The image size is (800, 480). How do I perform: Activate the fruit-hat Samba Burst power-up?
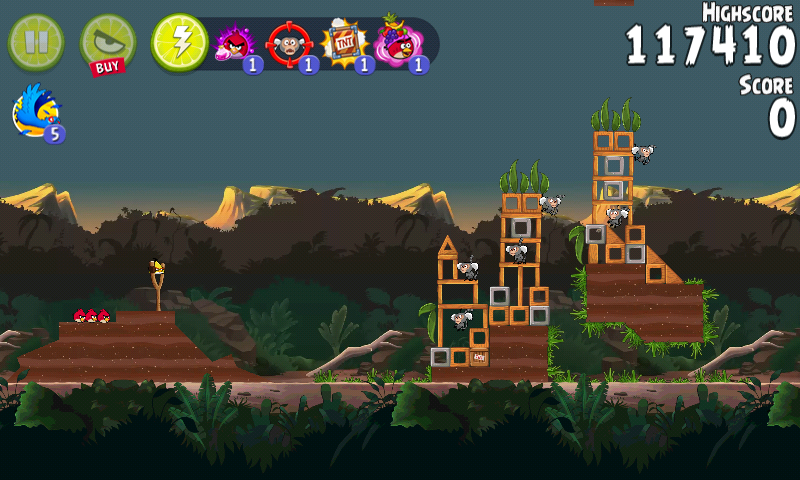pos(397,43)
